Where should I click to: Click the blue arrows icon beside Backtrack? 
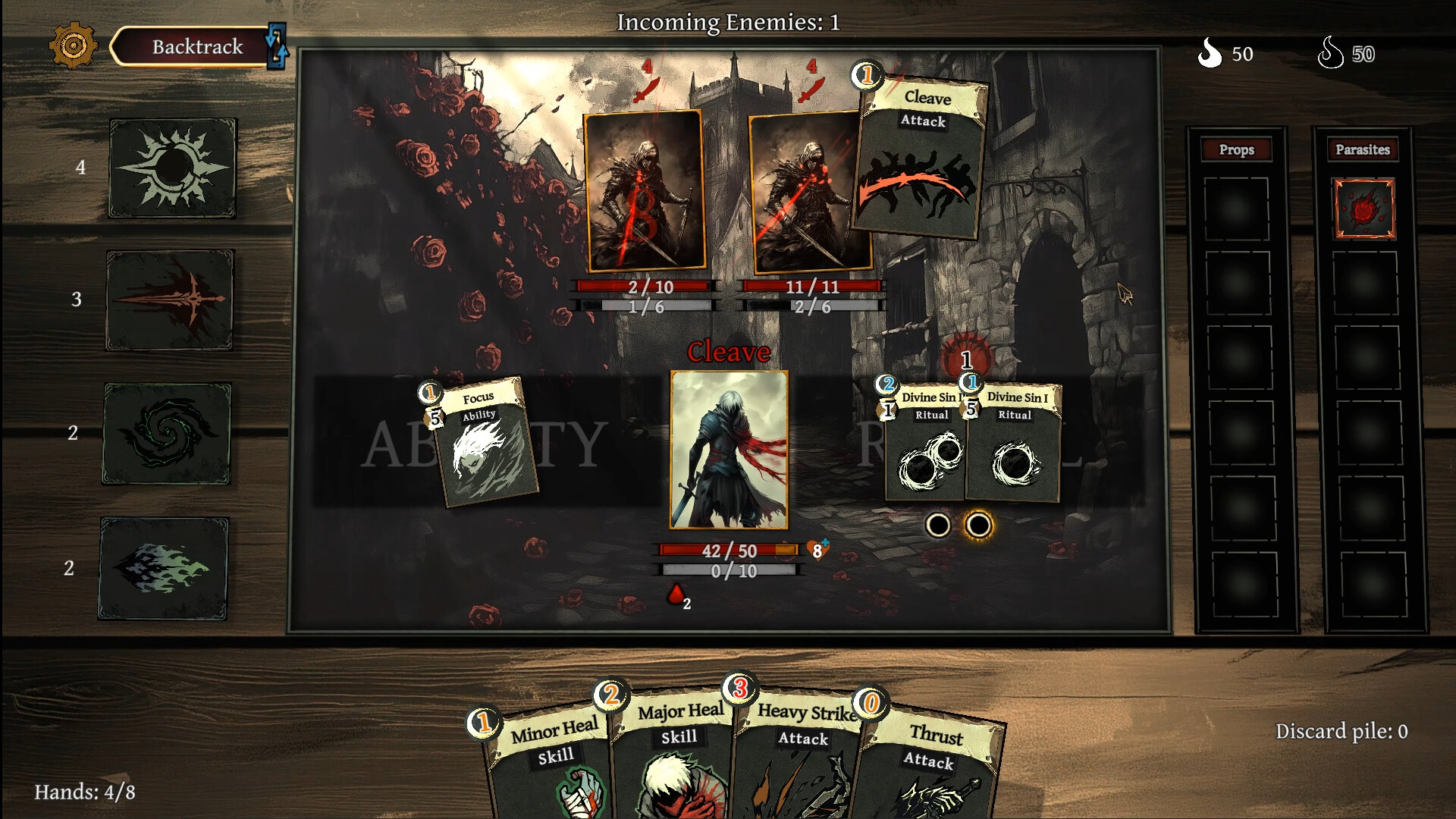click(278, 45)
